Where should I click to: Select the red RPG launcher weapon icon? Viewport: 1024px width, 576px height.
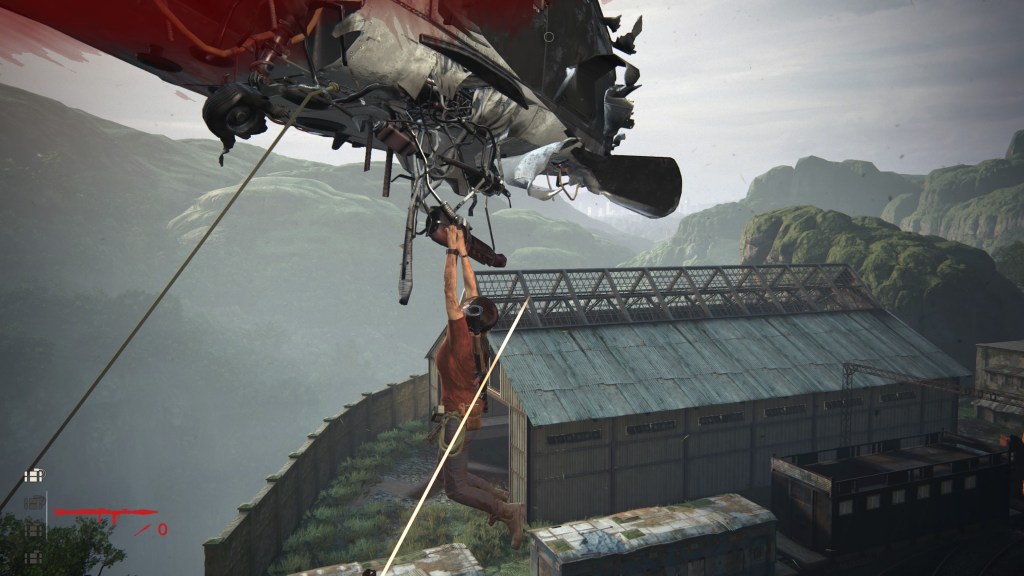tap(103, 515)
